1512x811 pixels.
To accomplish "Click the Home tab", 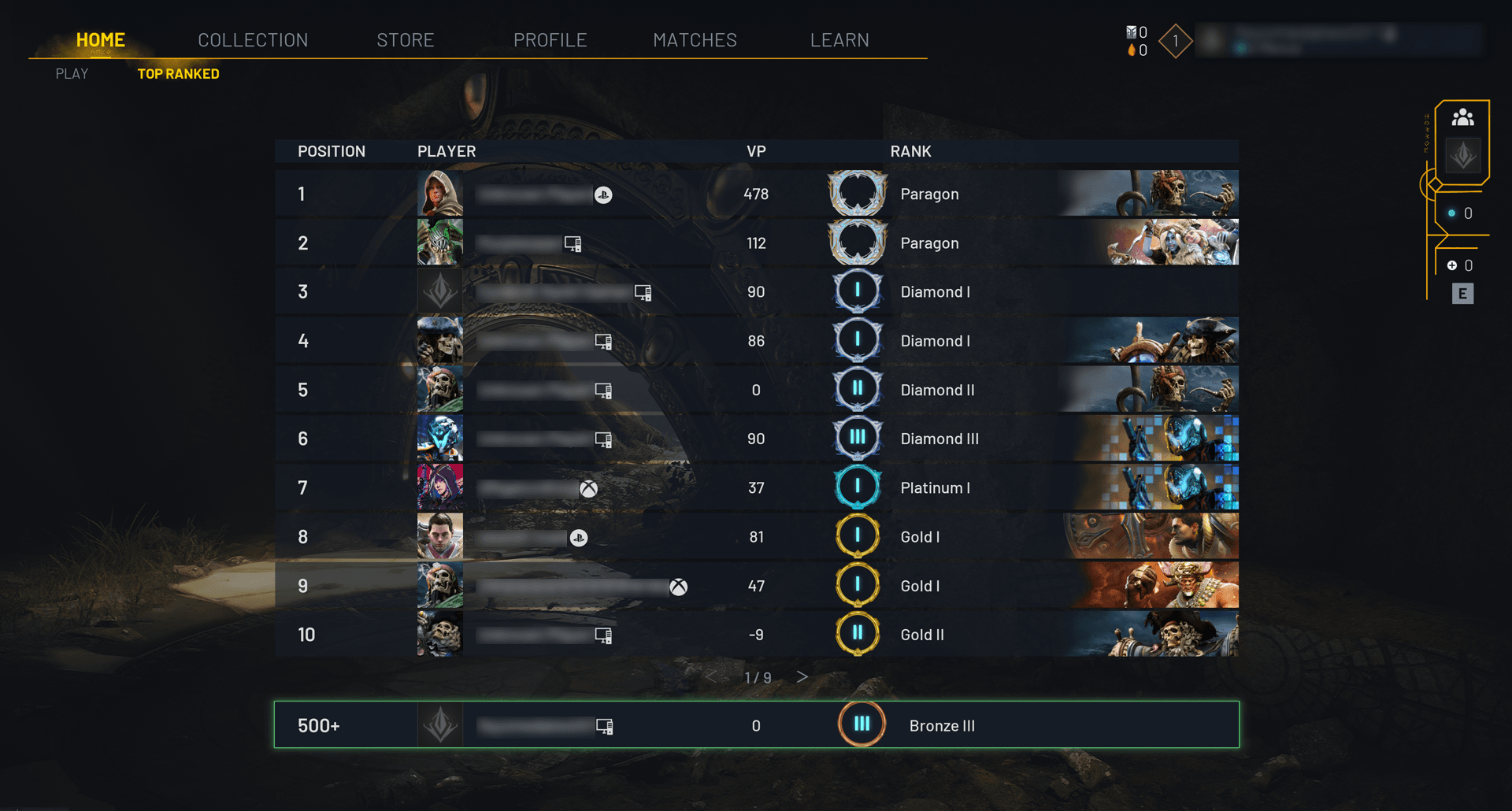I will pos(101,40).
